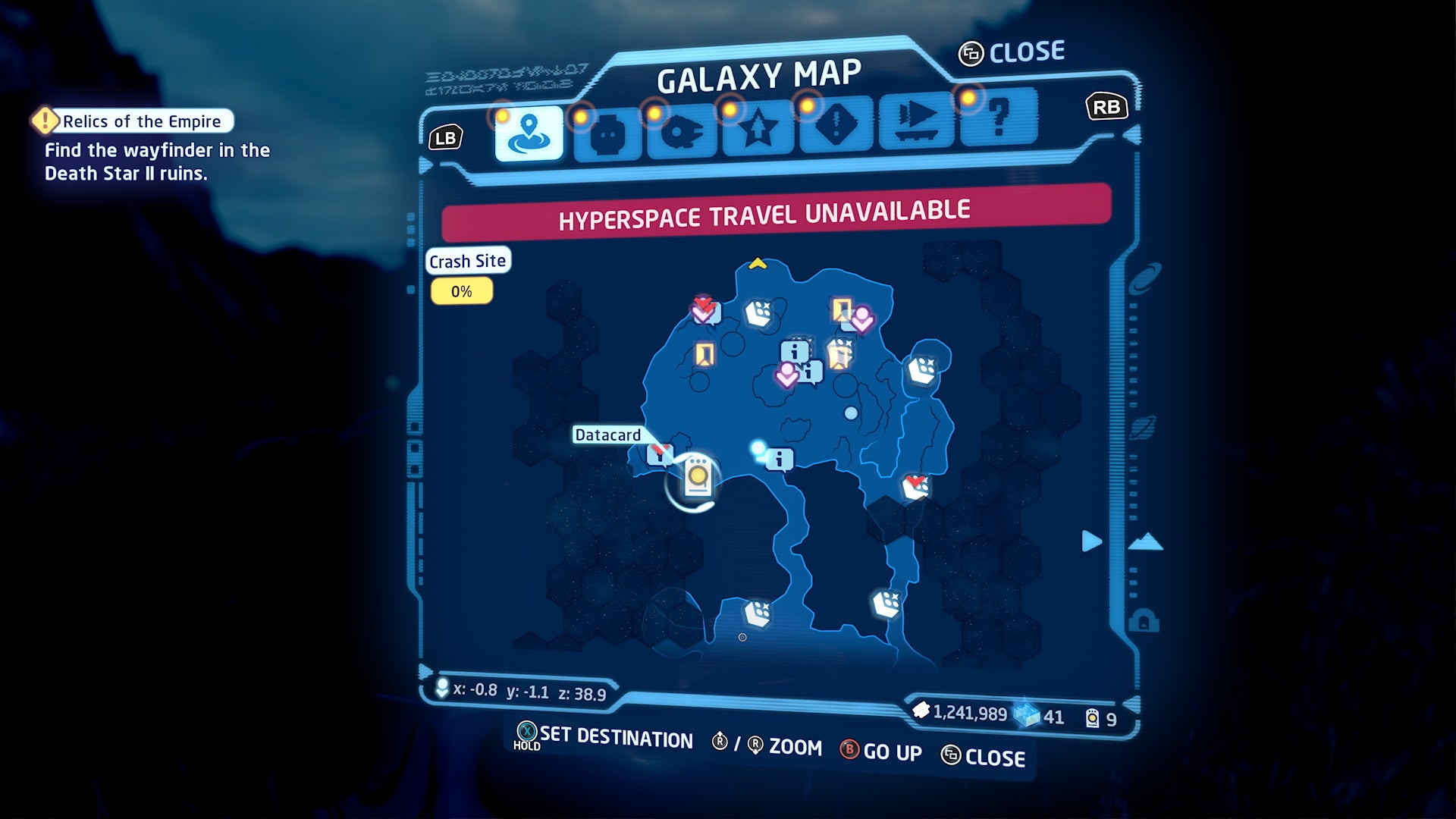
Task: Click the Crash Site 0% progress bar
Action: [463, 290]
